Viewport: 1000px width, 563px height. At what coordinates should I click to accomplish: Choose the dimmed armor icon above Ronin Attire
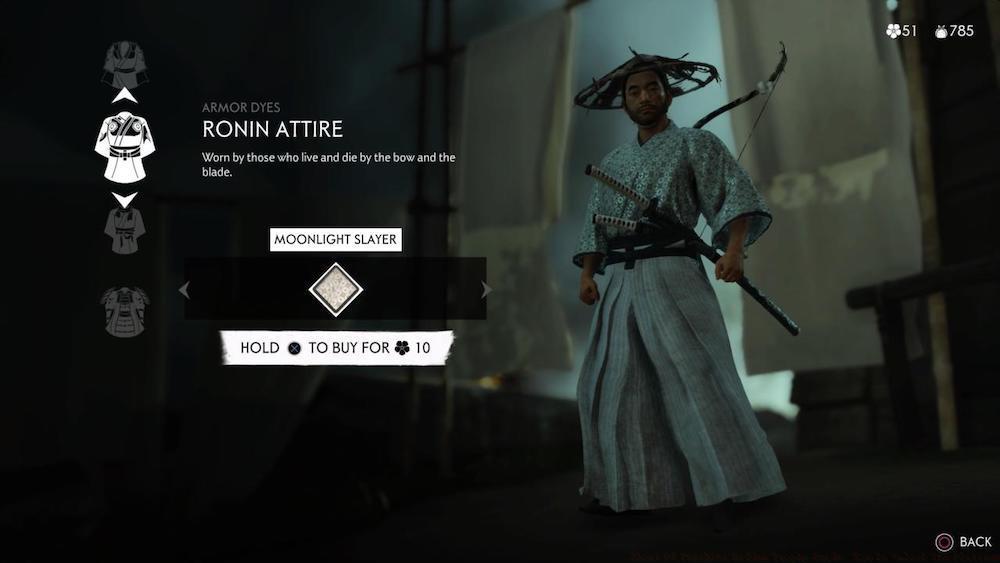click(124, 62)
